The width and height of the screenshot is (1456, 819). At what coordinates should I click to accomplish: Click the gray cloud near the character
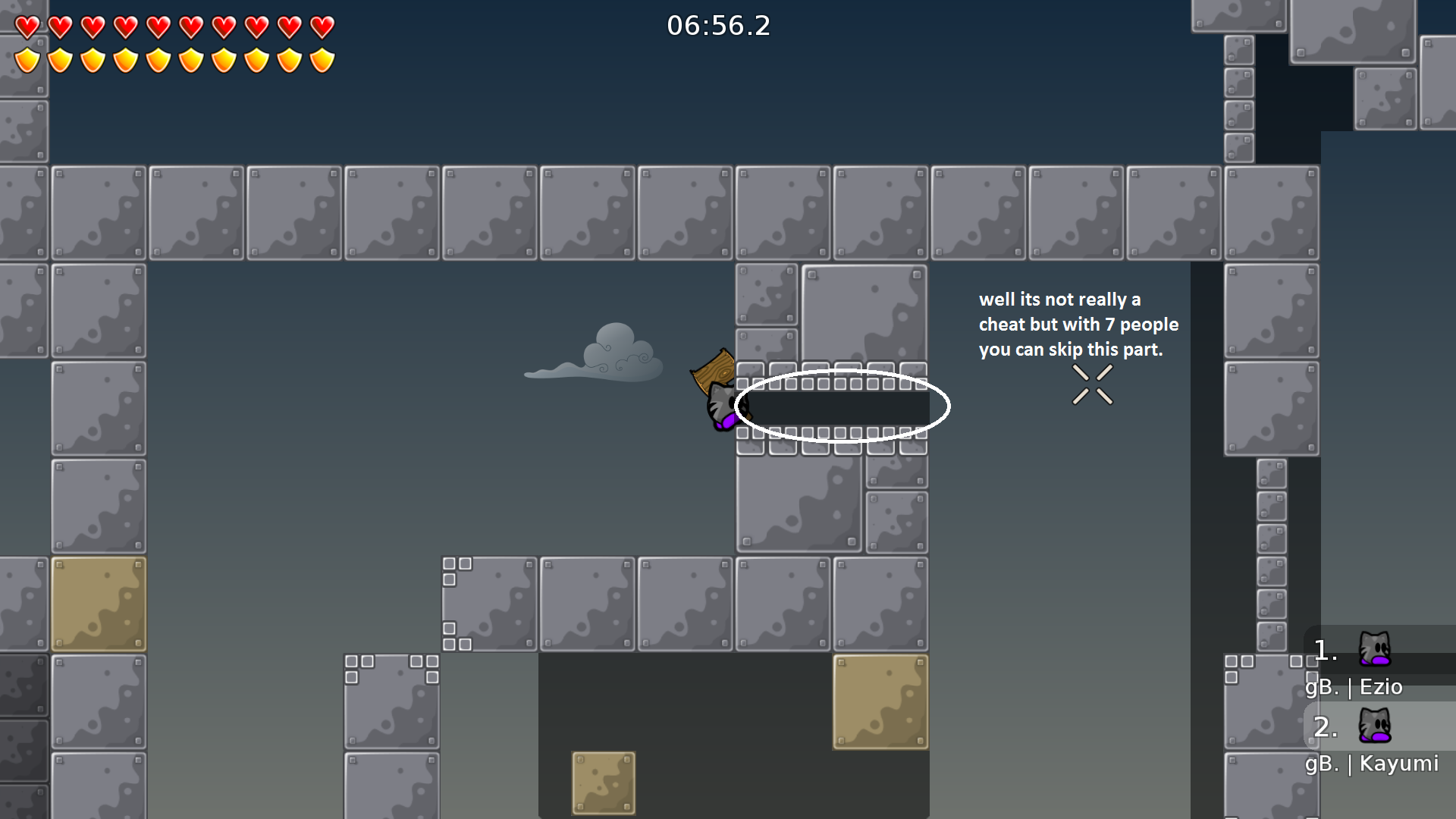click(x=607, y=356)
